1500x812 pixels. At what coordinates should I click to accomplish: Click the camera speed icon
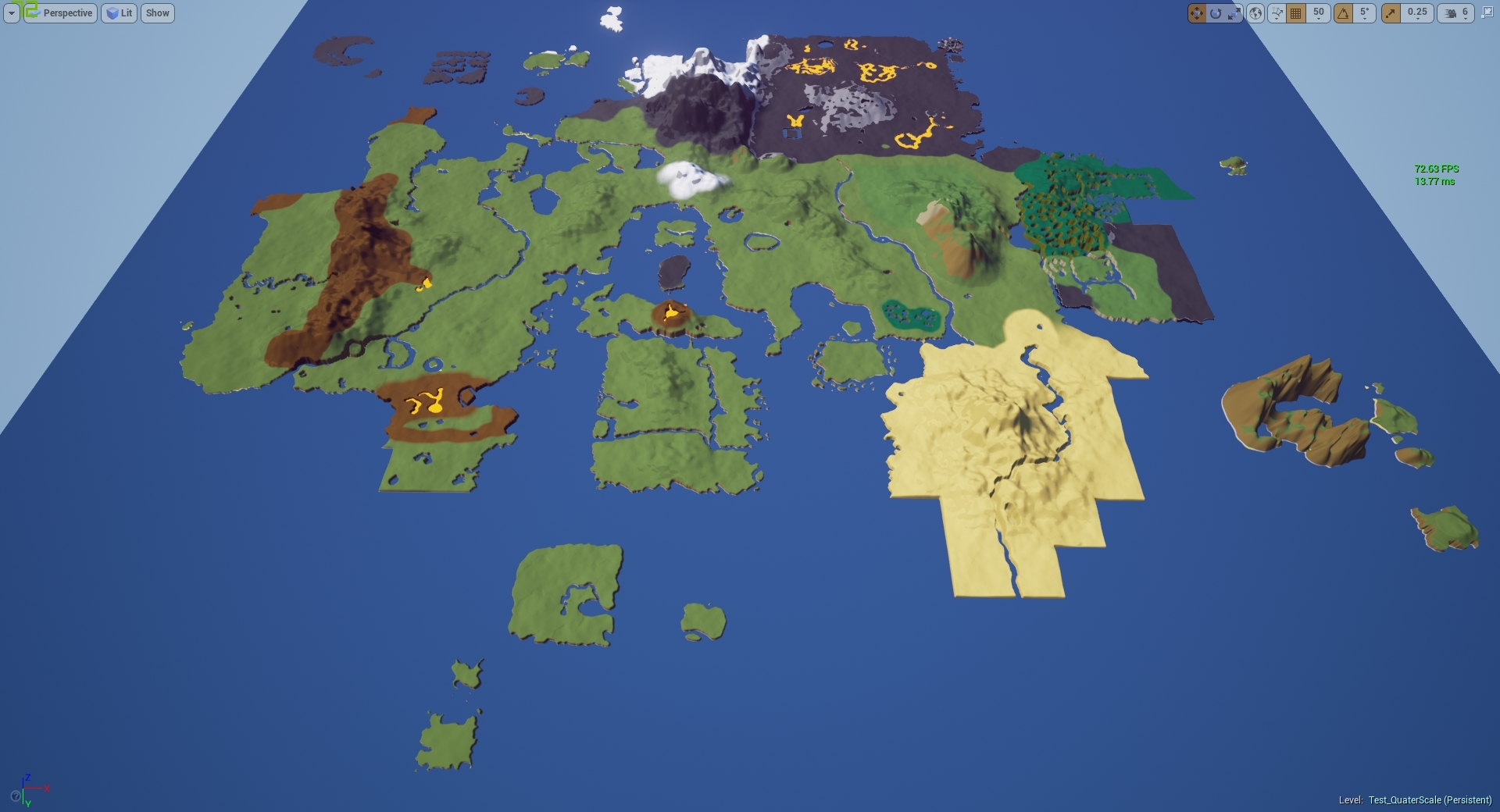tap(1449, 13)
